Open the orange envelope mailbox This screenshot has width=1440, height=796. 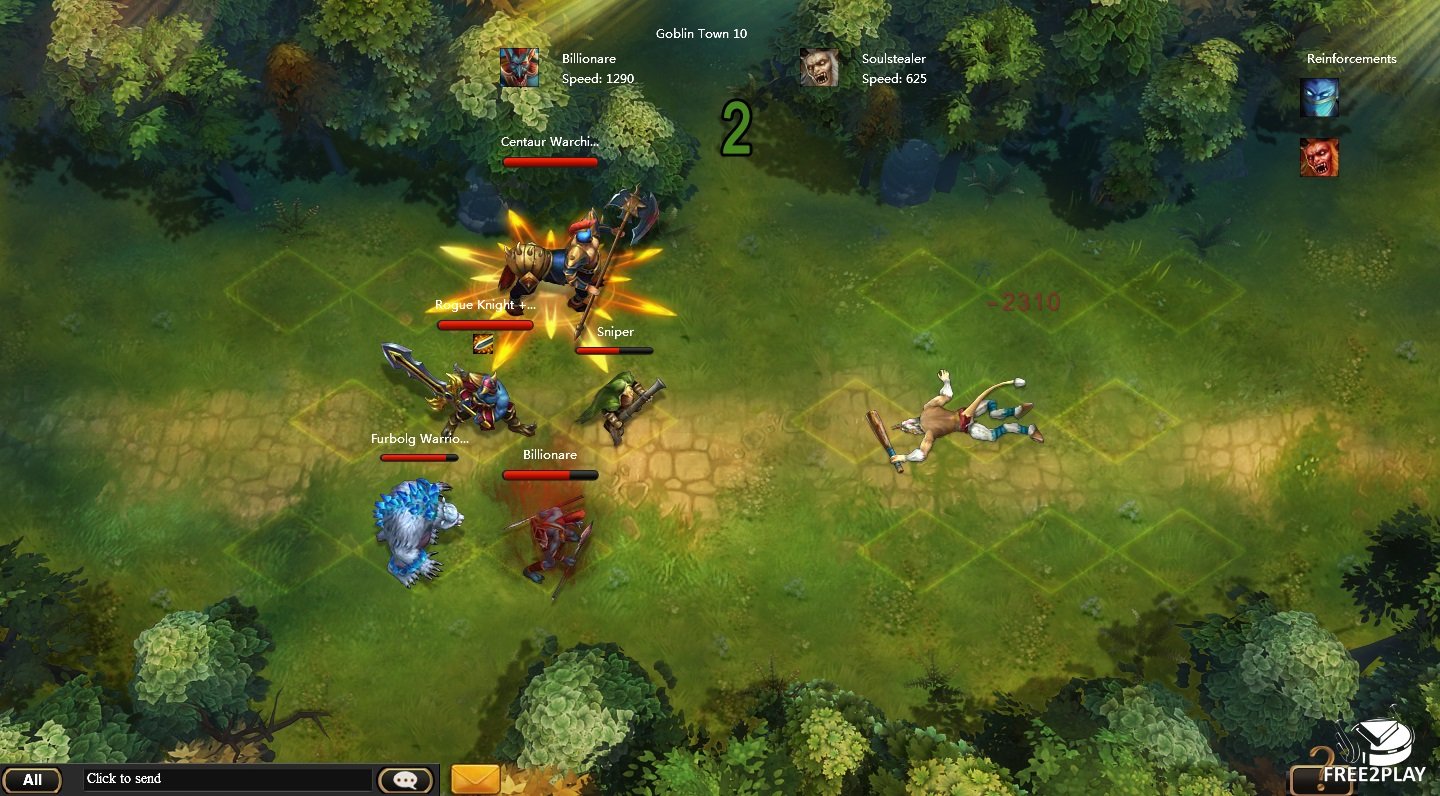click(x=475, y=779)
